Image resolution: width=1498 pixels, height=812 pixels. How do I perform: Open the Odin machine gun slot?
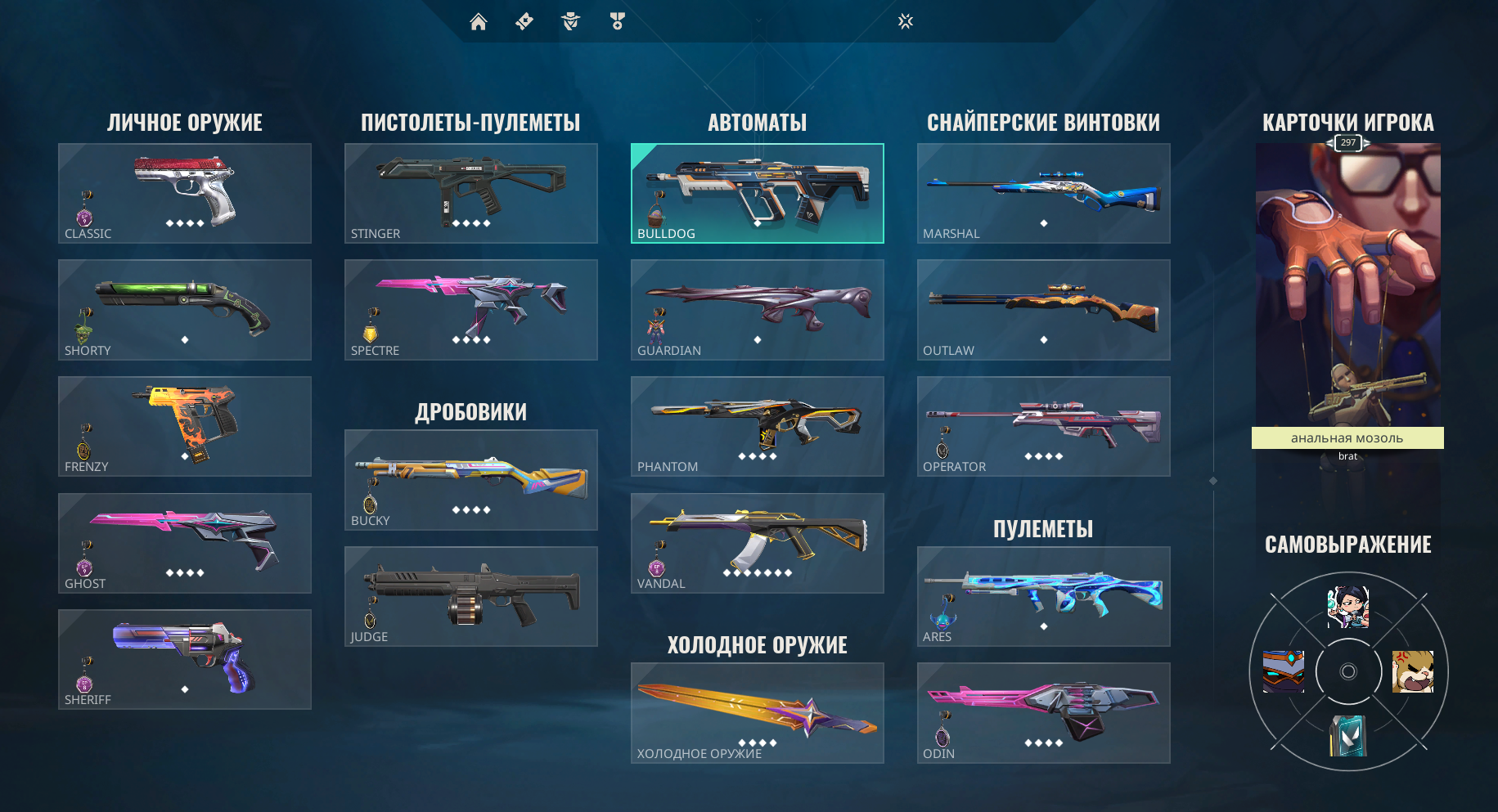[1043, 712]
